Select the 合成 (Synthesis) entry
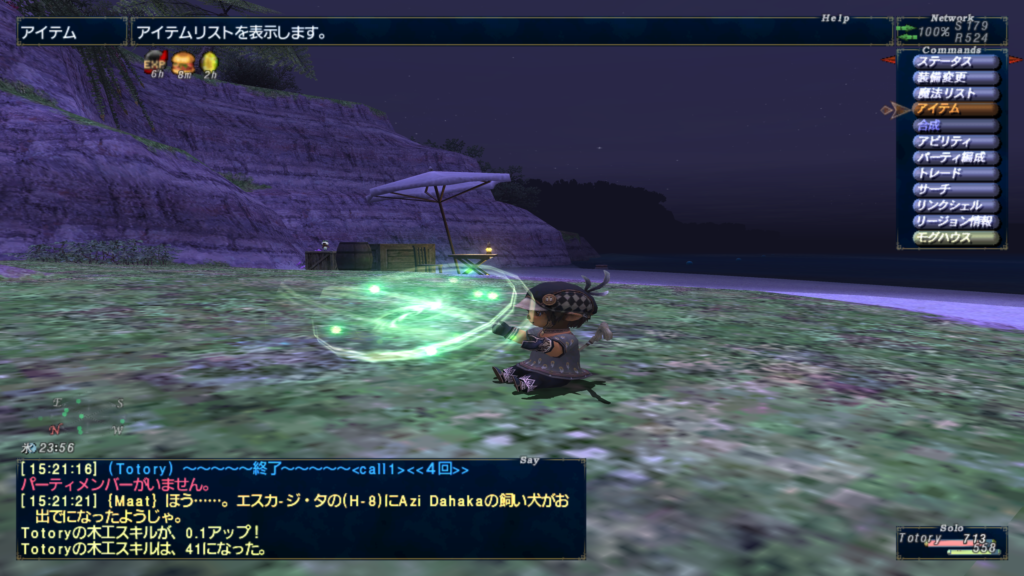This screenshot has width=1024, height=576. (955, 125)
